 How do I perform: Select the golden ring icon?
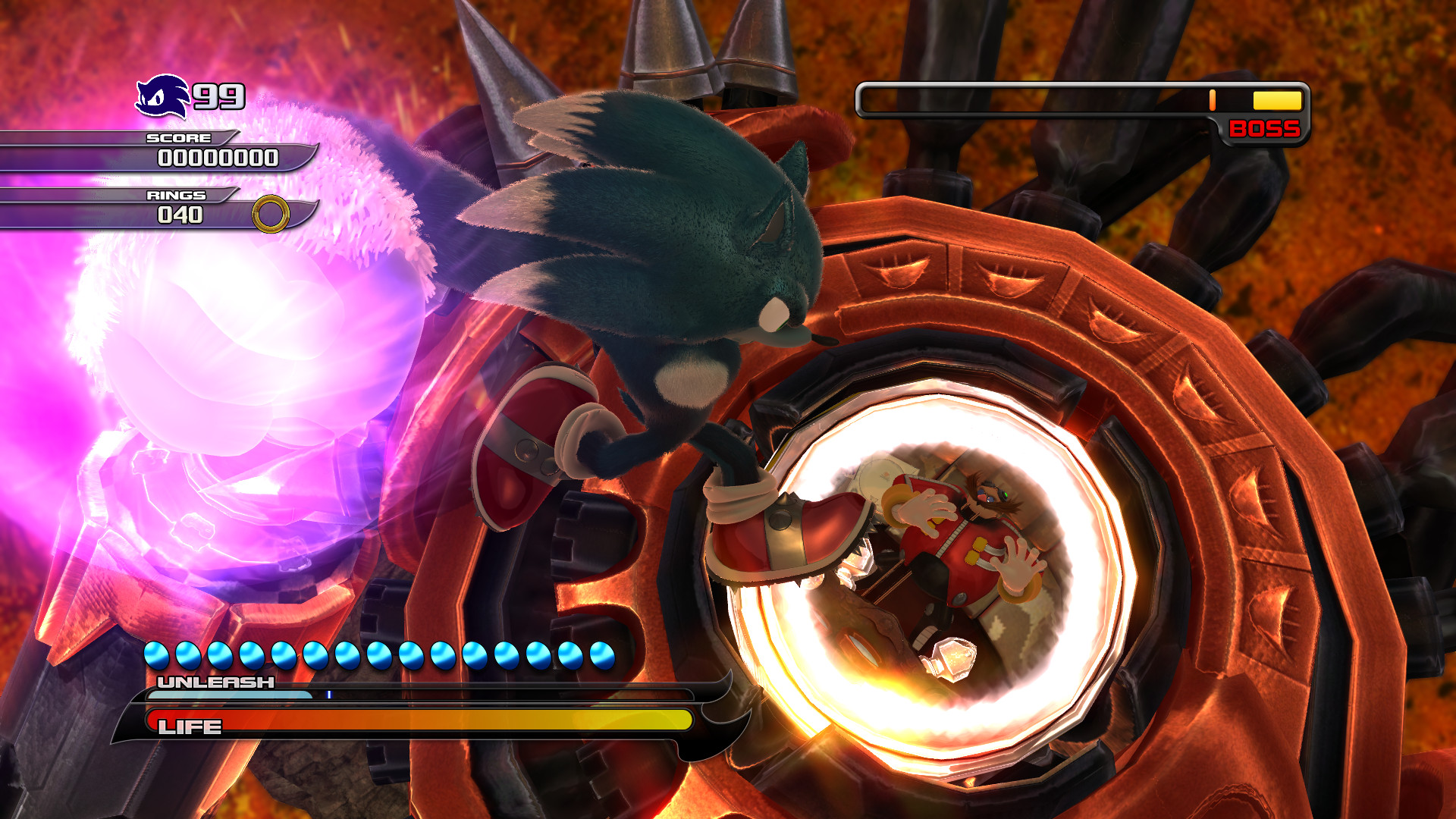click(269, 213)
